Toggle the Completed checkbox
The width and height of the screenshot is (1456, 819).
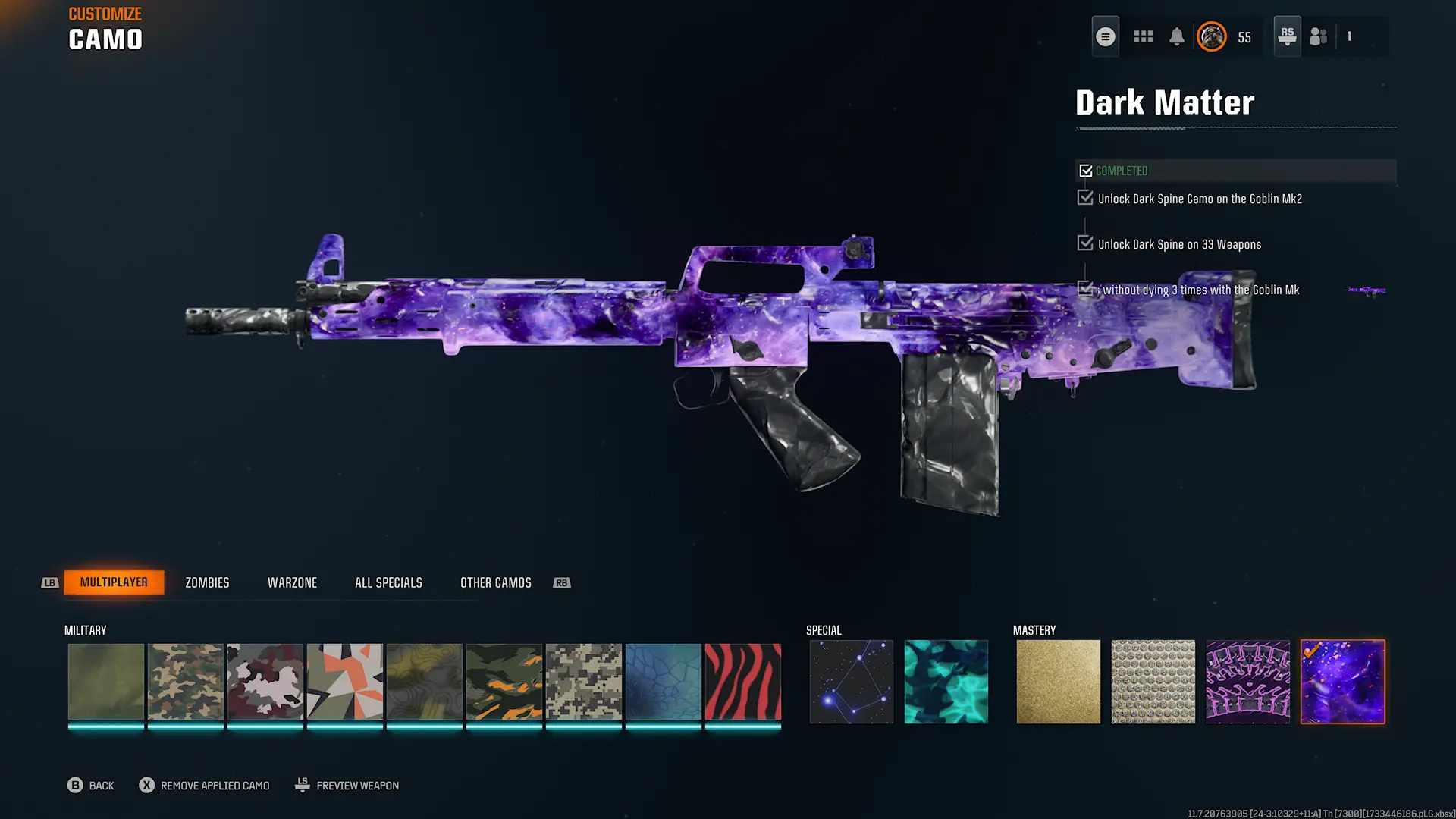coord(1086,170)
